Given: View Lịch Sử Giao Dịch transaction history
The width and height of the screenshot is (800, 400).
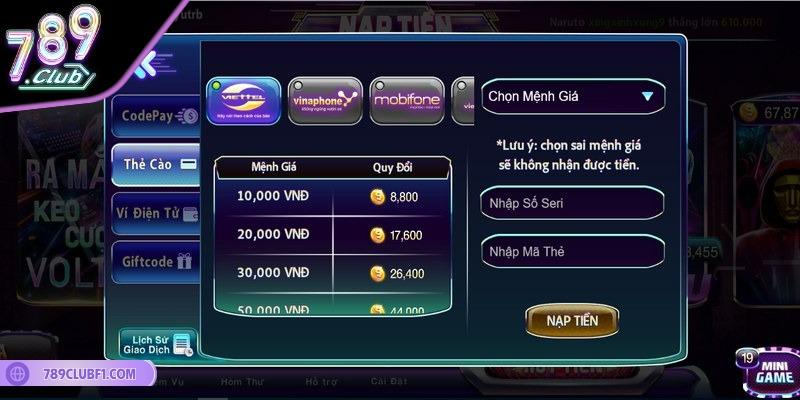Looking at the screenshot, I should click(156, 343).
